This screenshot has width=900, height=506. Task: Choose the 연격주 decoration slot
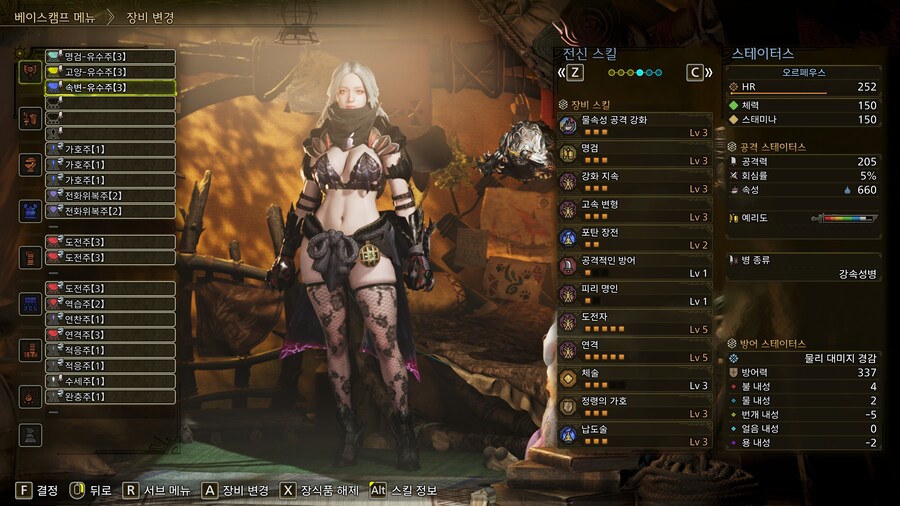(110, 335)
